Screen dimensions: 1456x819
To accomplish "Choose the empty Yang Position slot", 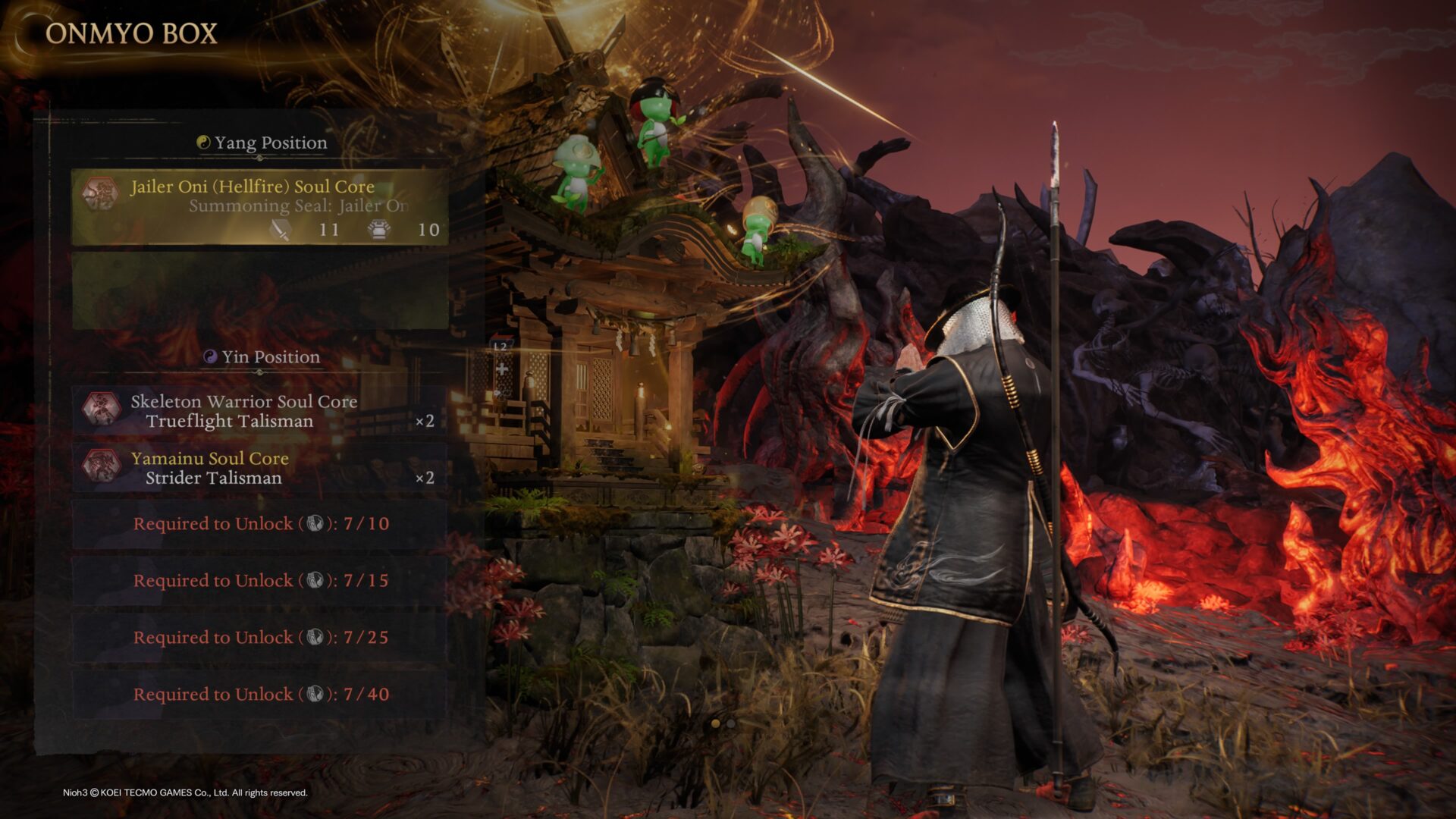I will click(x=259, y=291).
